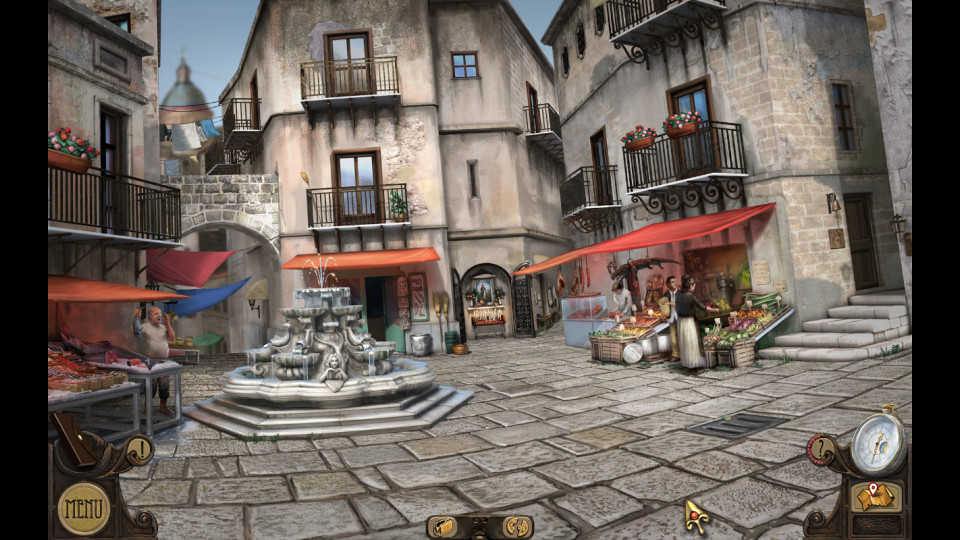
Task: Open the folded map with red pin
Action: 876,496
